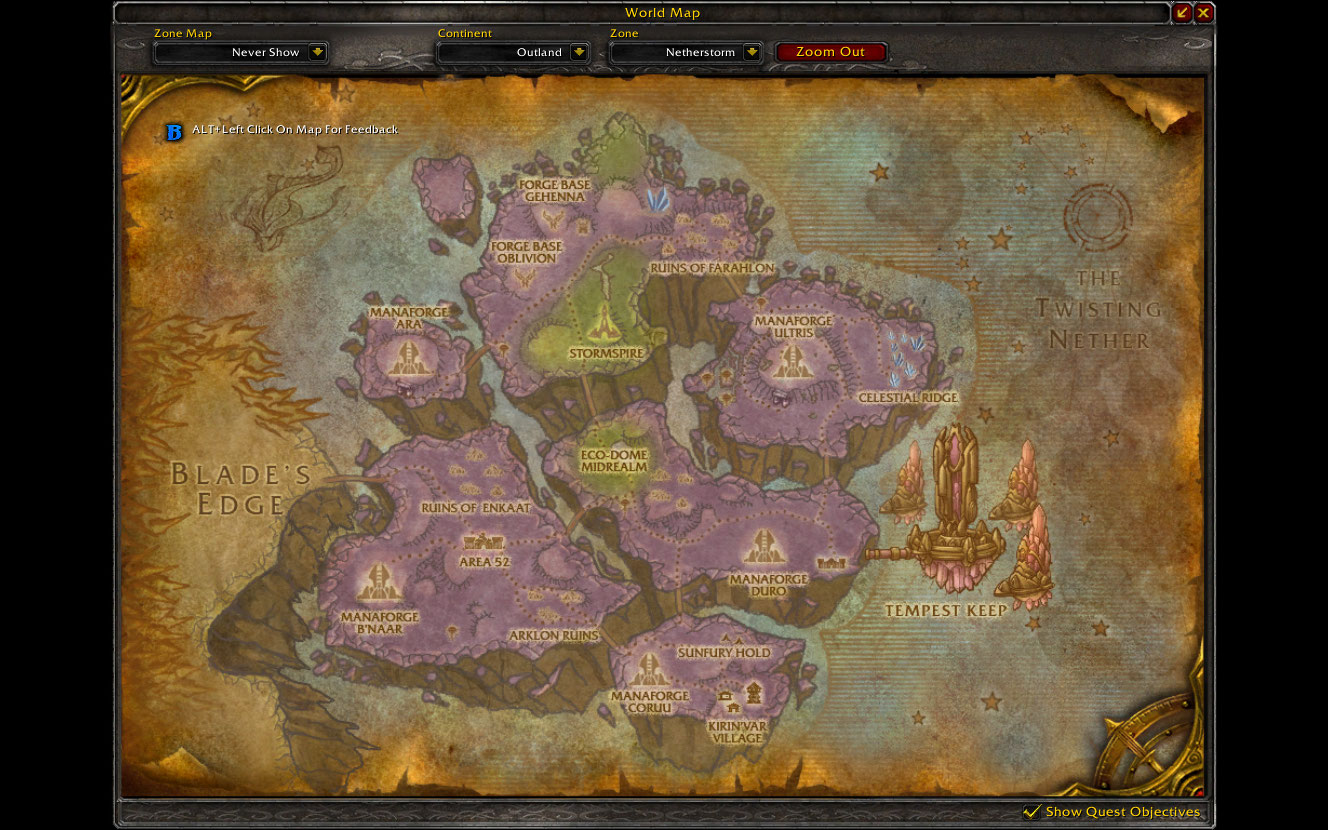Open the Zone Map dropdown

point(317,52)
